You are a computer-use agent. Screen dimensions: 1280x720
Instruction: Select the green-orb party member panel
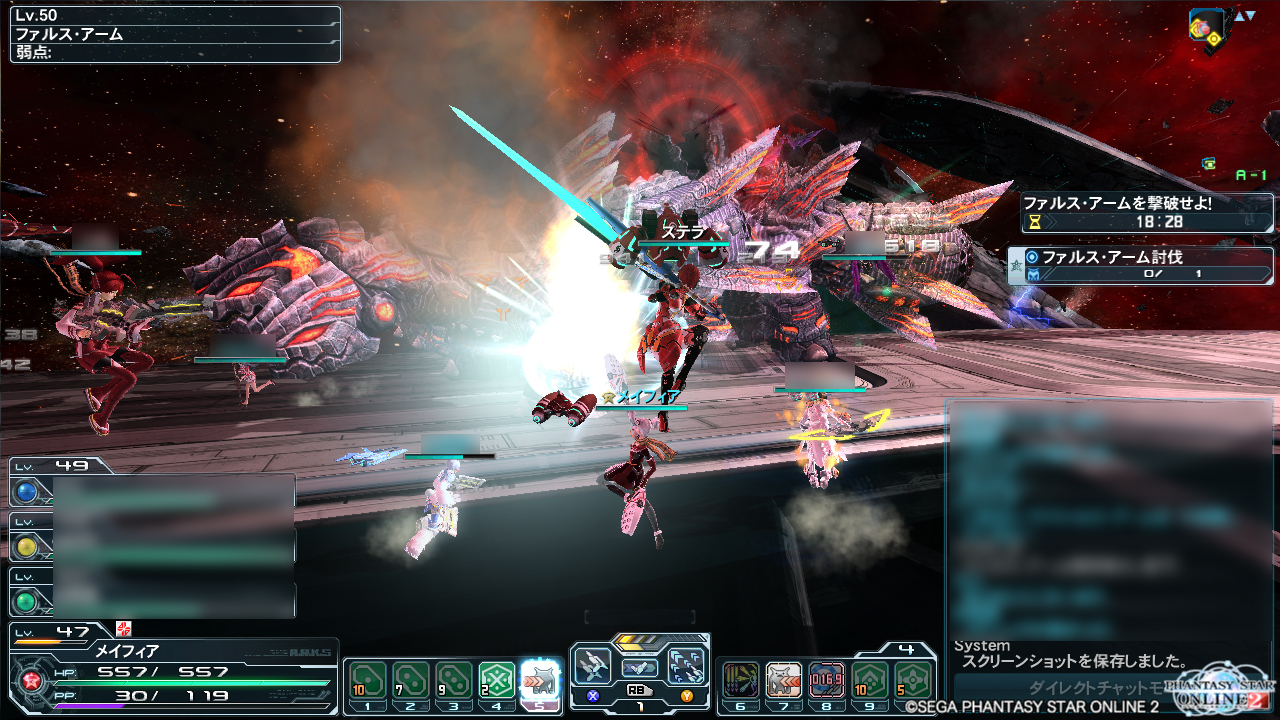26,601
